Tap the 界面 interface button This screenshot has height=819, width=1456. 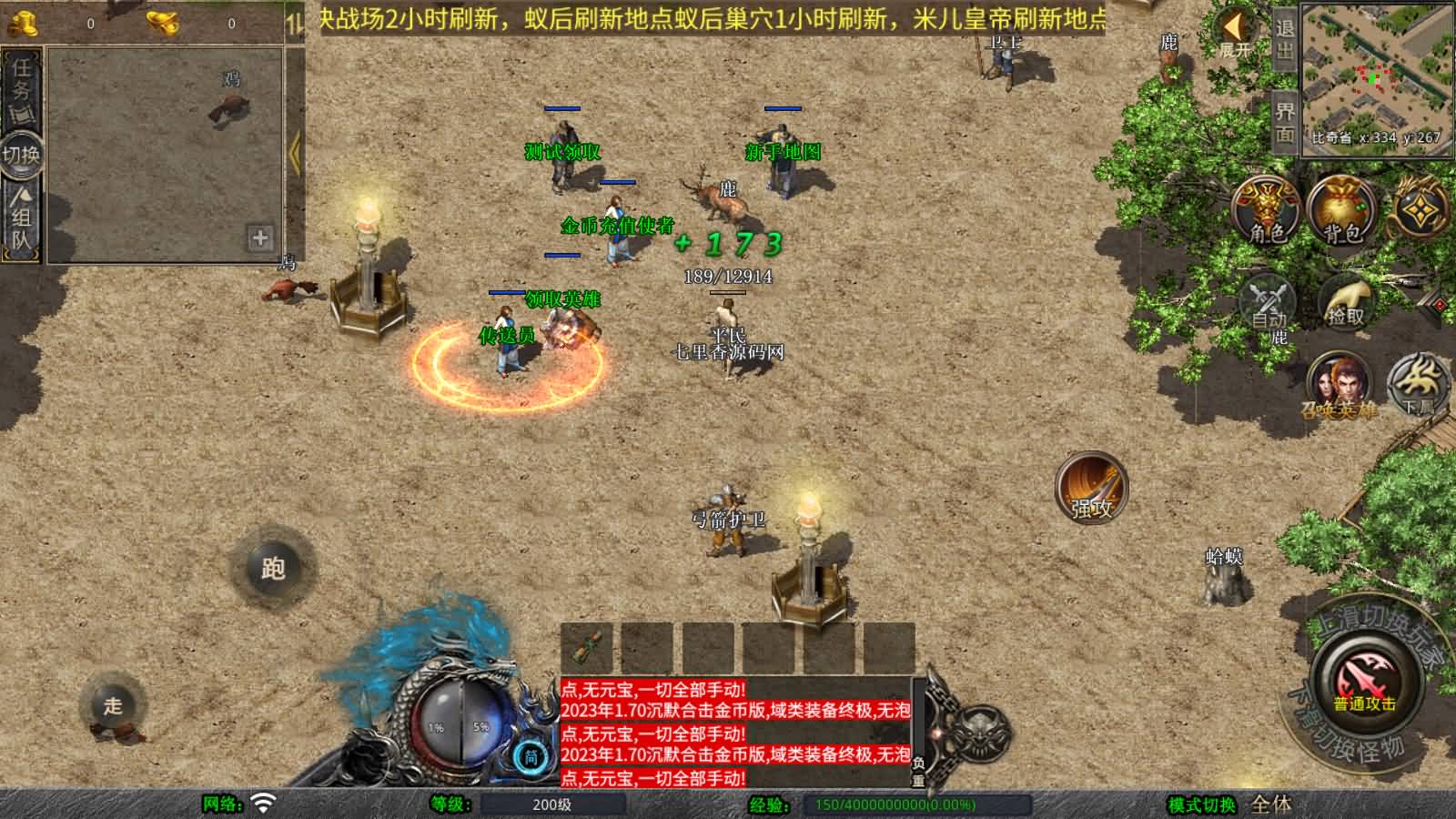(x=1284, y=122)
